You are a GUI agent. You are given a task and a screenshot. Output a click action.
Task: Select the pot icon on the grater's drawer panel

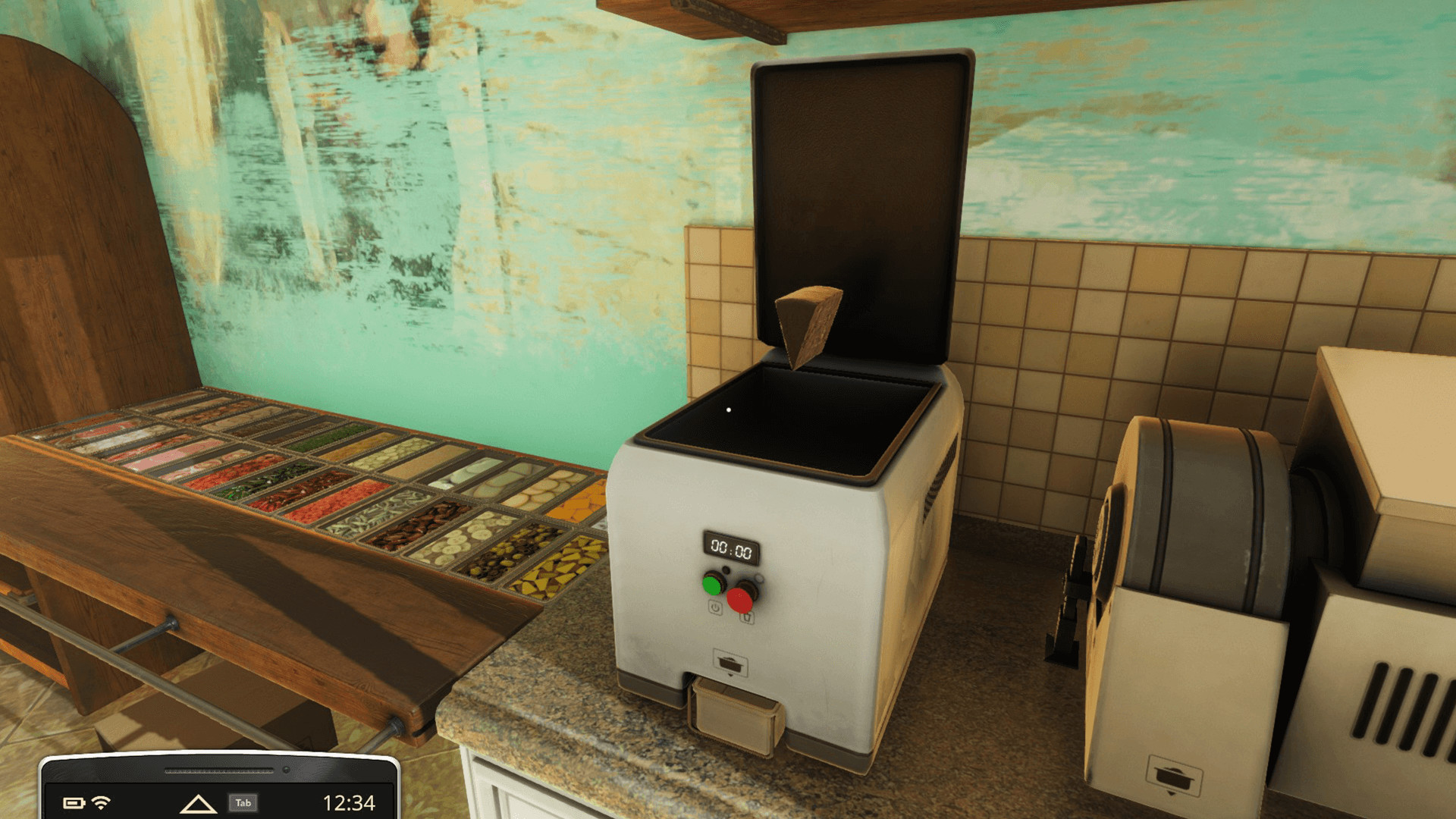pyautogui.click(x=730, y=663)
